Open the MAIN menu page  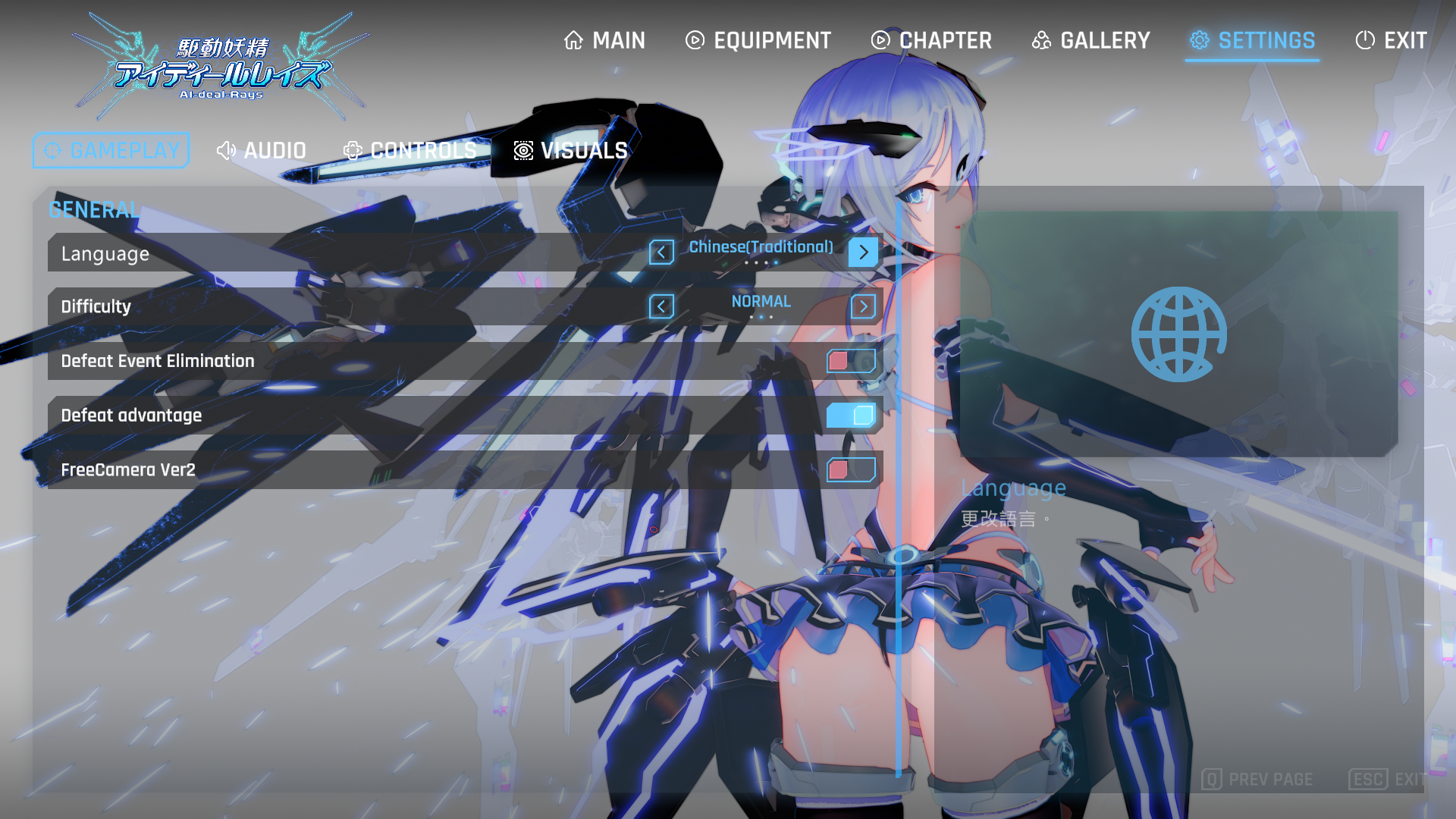[605, 40]
